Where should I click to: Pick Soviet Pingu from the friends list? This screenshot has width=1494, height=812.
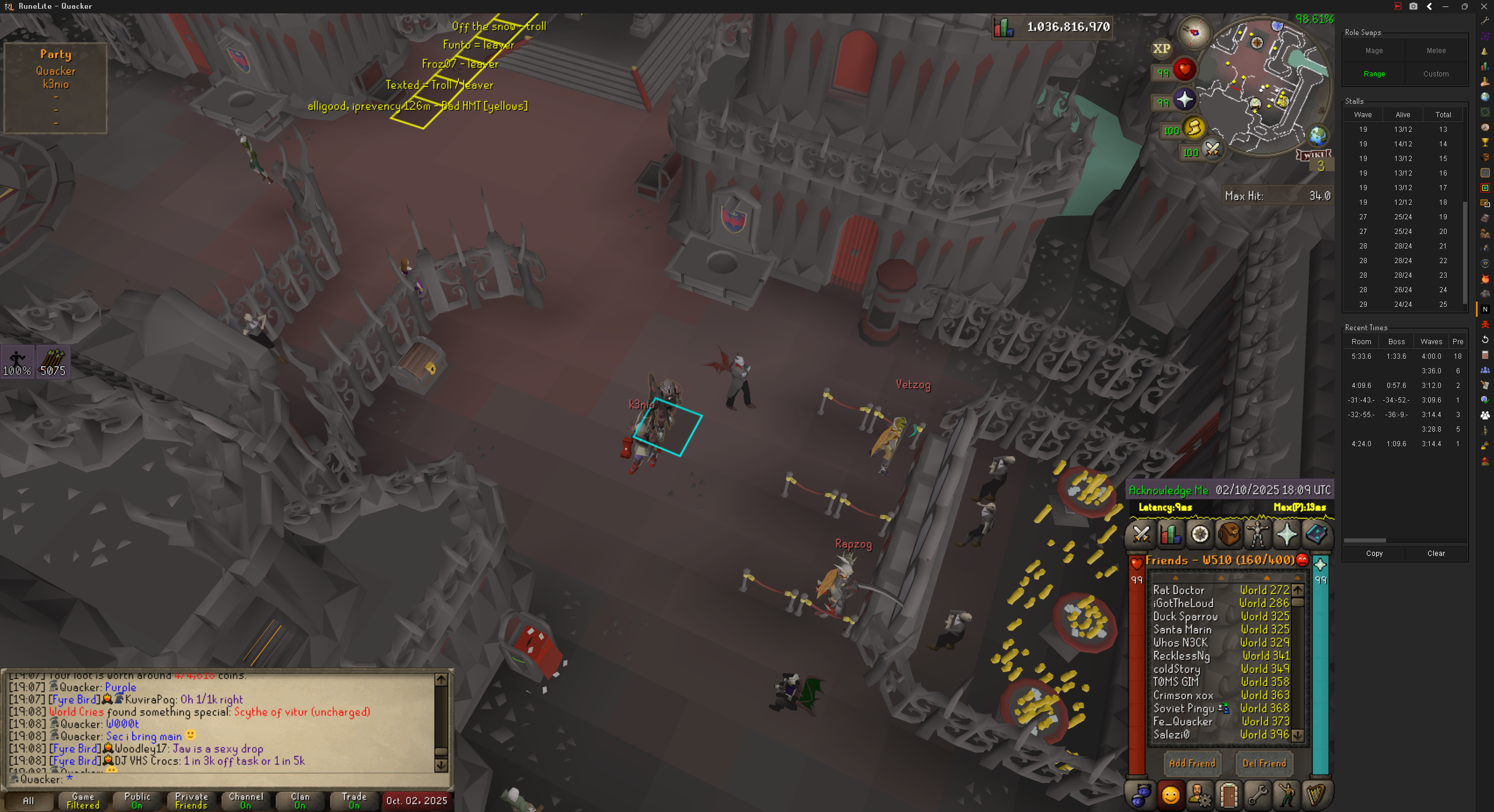[x=1184, y=708]
